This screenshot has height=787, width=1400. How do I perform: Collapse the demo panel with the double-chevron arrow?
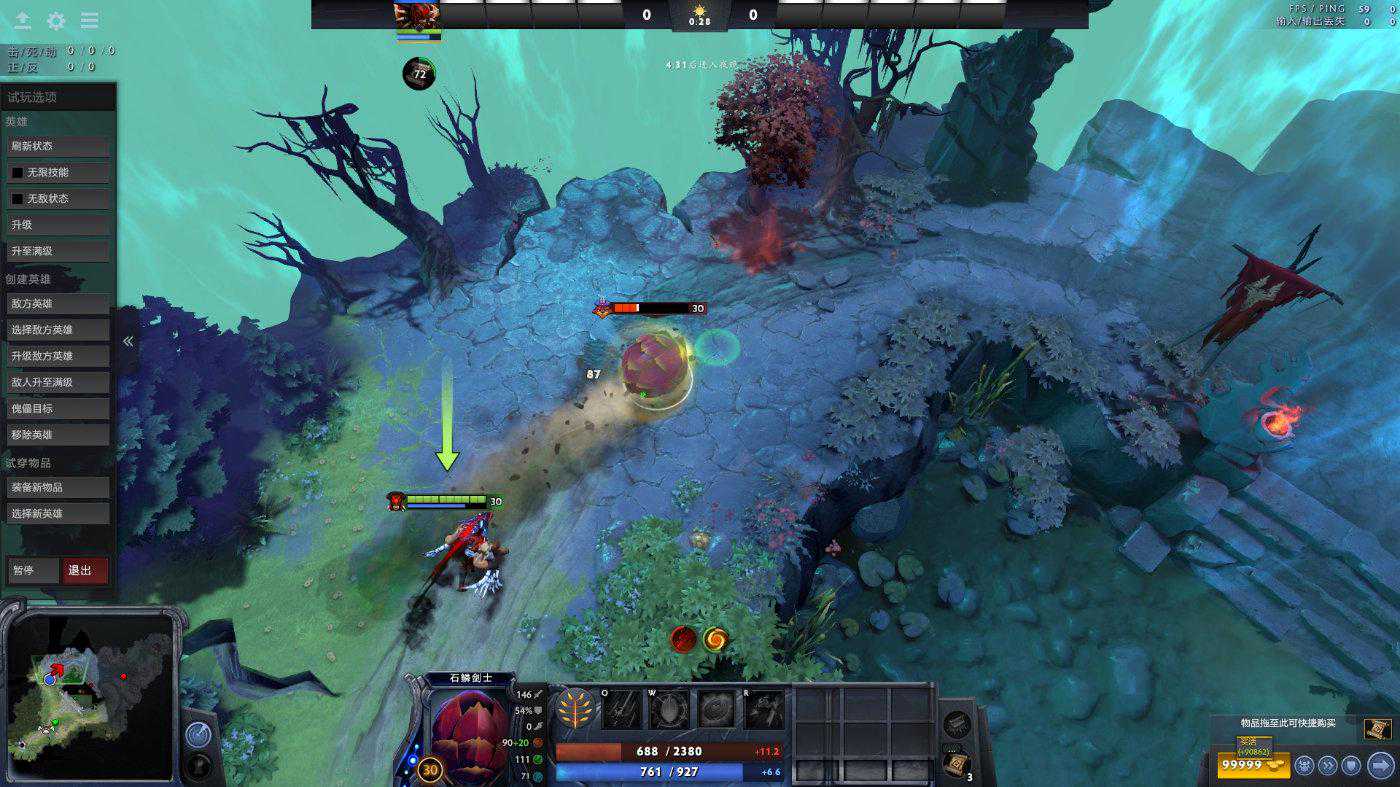128,341
